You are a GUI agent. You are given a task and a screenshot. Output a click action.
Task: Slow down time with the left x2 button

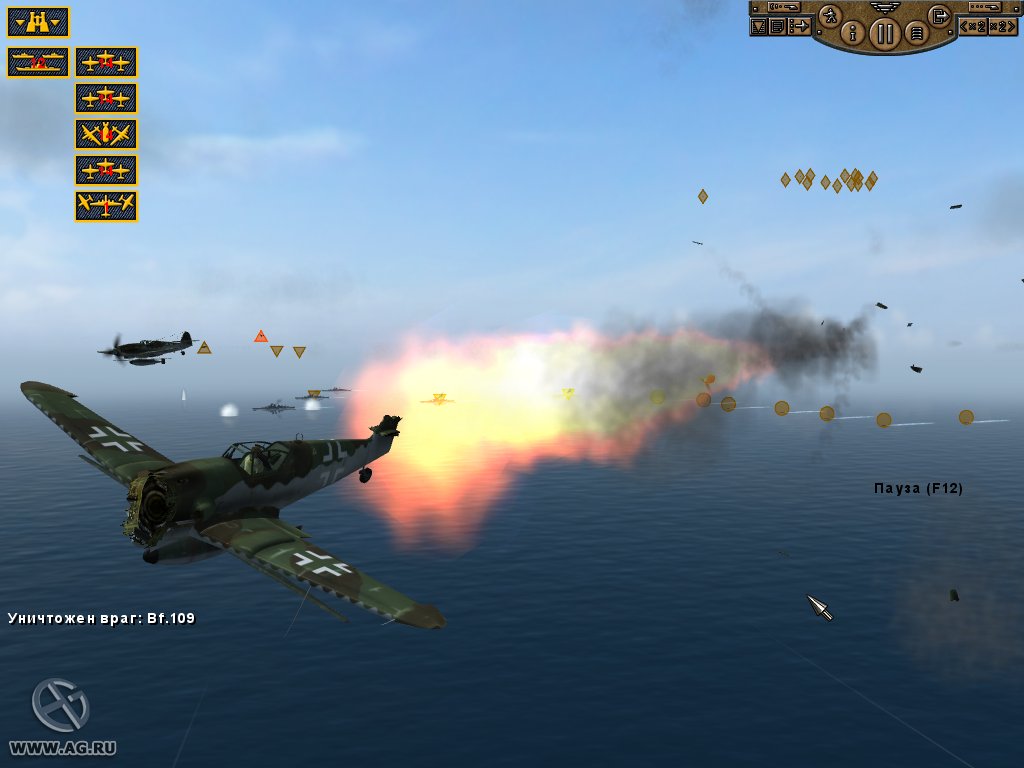(x=973, y=26)
